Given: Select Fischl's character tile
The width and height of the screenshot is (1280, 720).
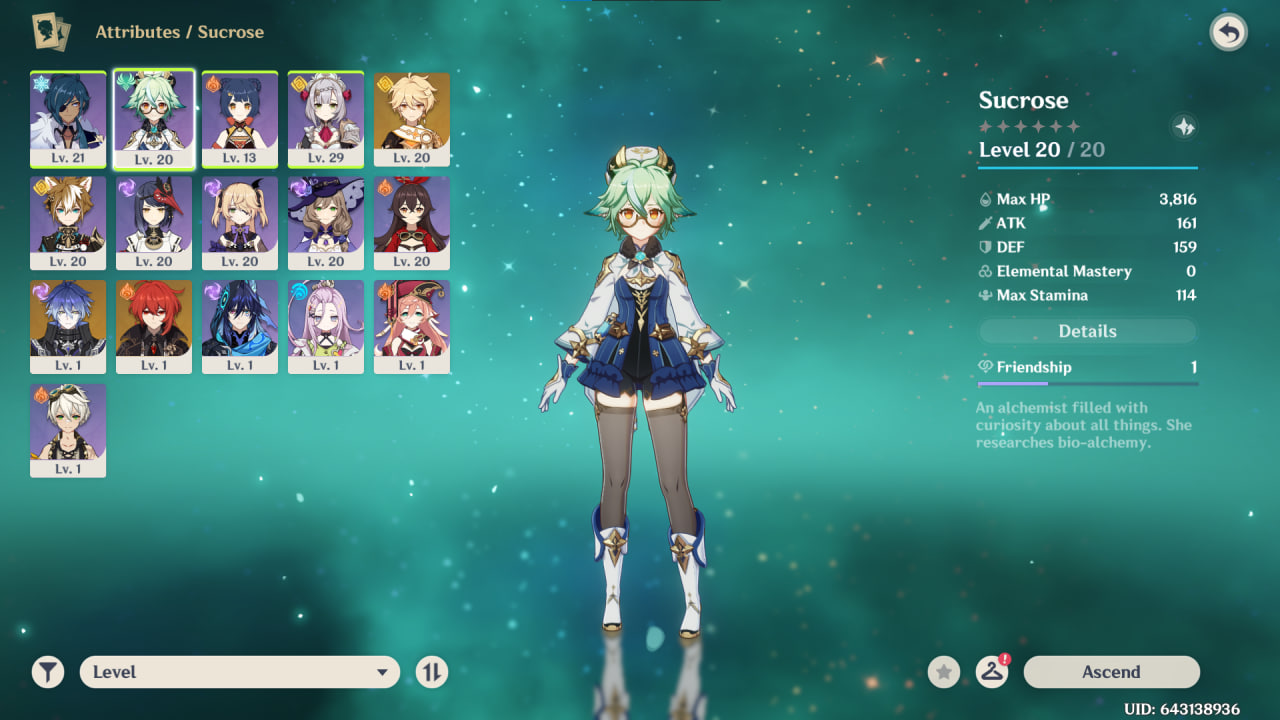Looking at the screenshot, I should (240, 222).
